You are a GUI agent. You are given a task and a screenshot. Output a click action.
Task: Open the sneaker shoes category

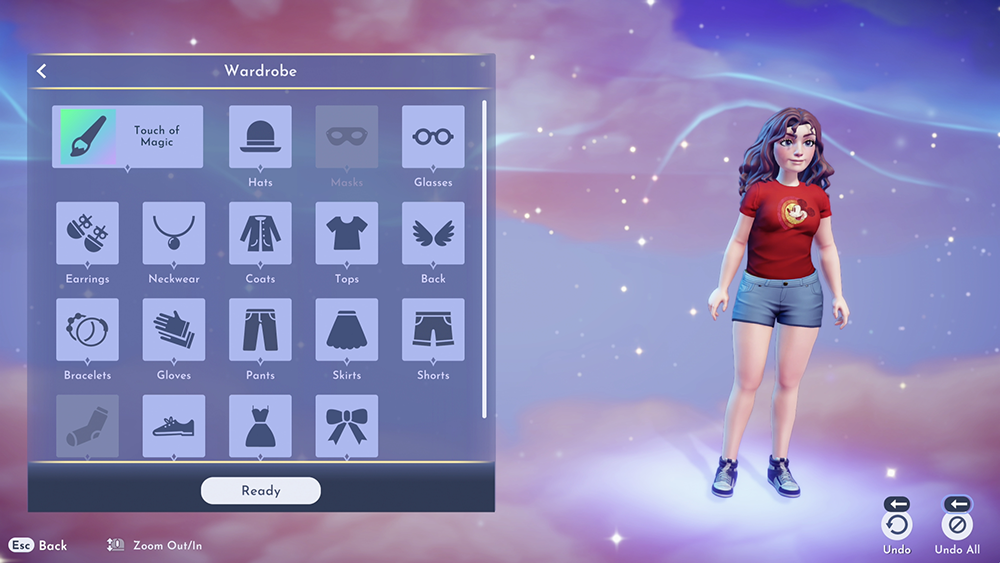click(x=174, y=426)
